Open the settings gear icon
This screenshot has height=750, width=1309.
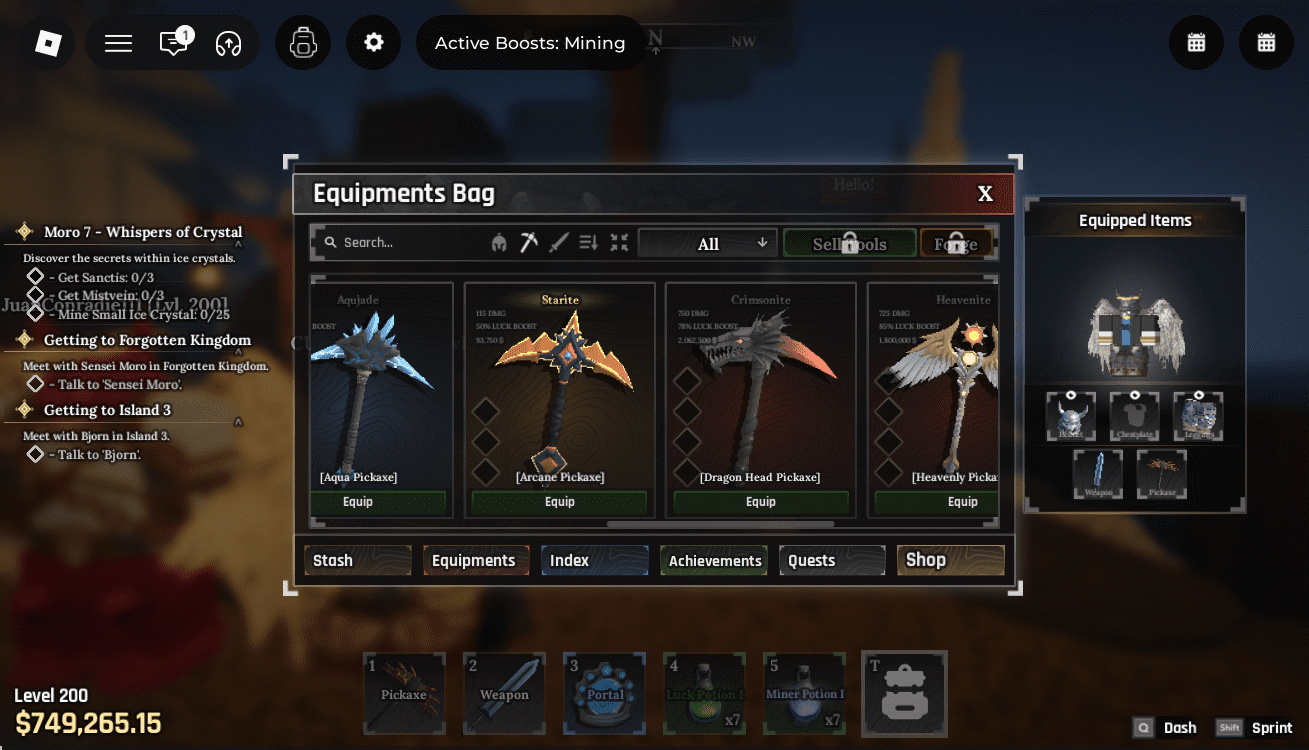[373, 42]
